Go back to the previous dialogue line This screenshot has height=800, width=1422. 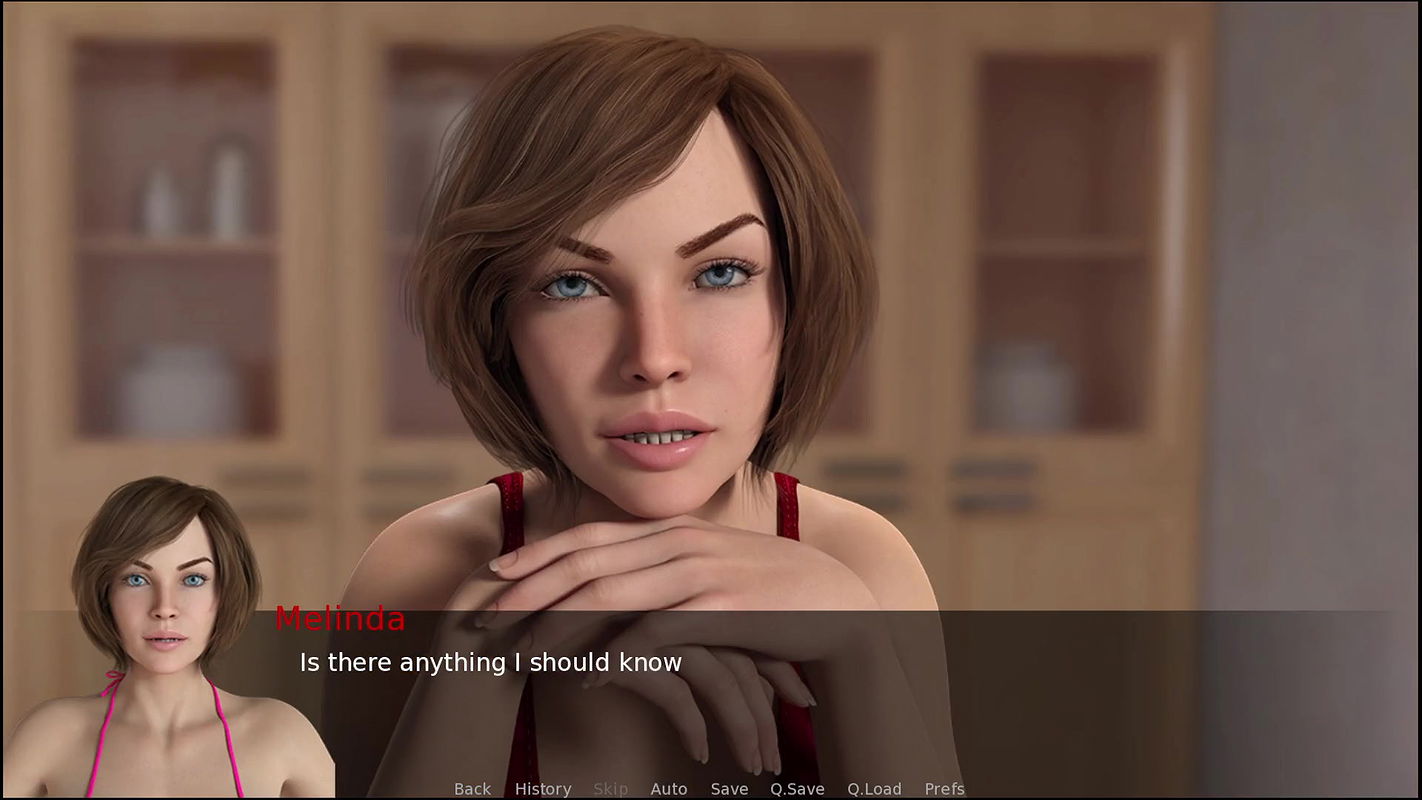coord(472,789)
